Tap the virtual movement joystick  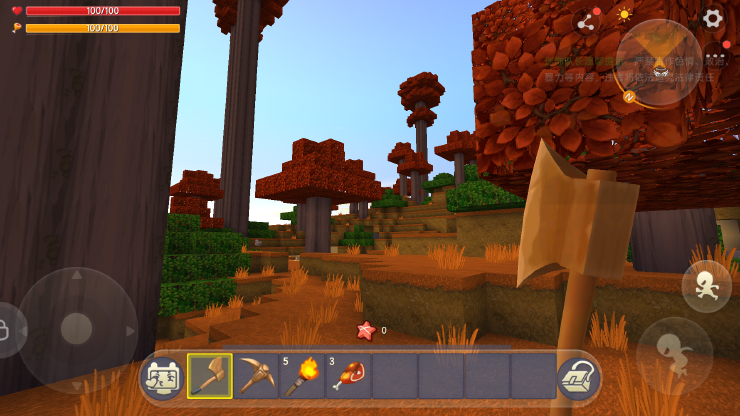[77, 328]
